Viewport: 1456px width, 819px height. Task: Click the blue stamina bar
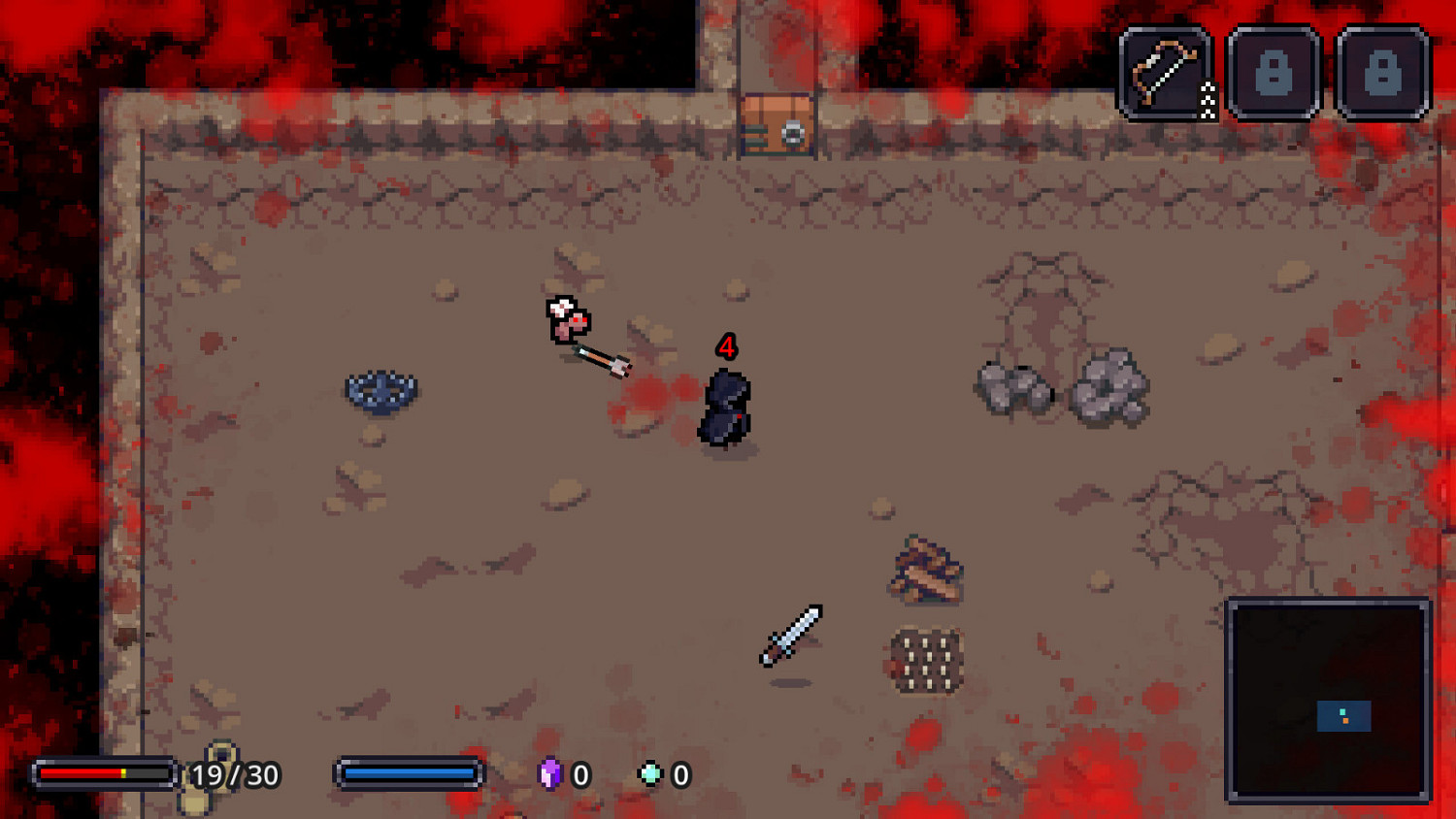pyautogui.click(x=410, y=772)
